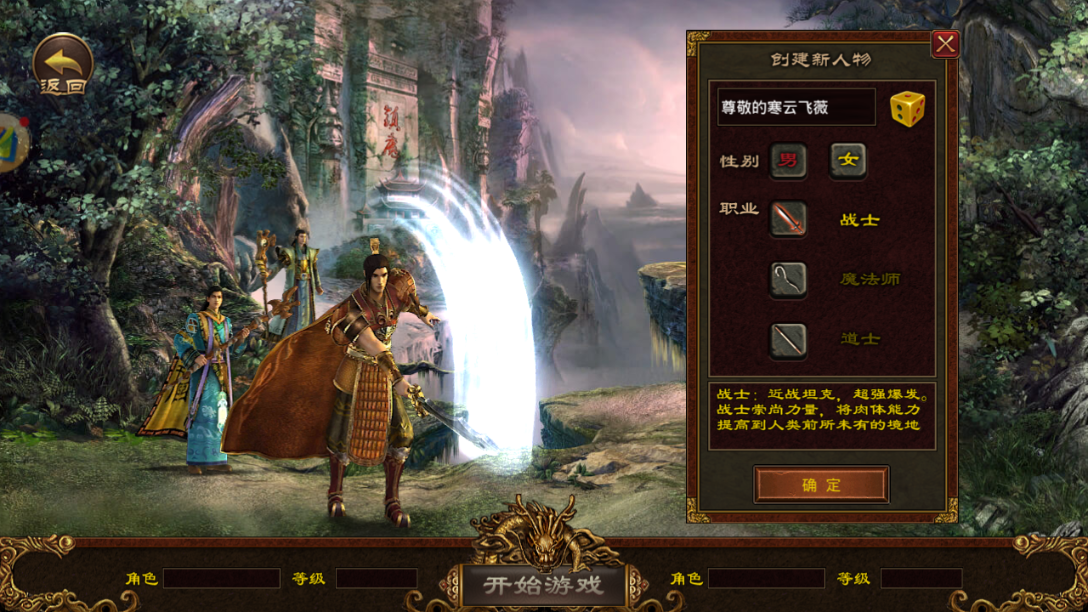Choose the 魔法师 mage staff icon

788,279
